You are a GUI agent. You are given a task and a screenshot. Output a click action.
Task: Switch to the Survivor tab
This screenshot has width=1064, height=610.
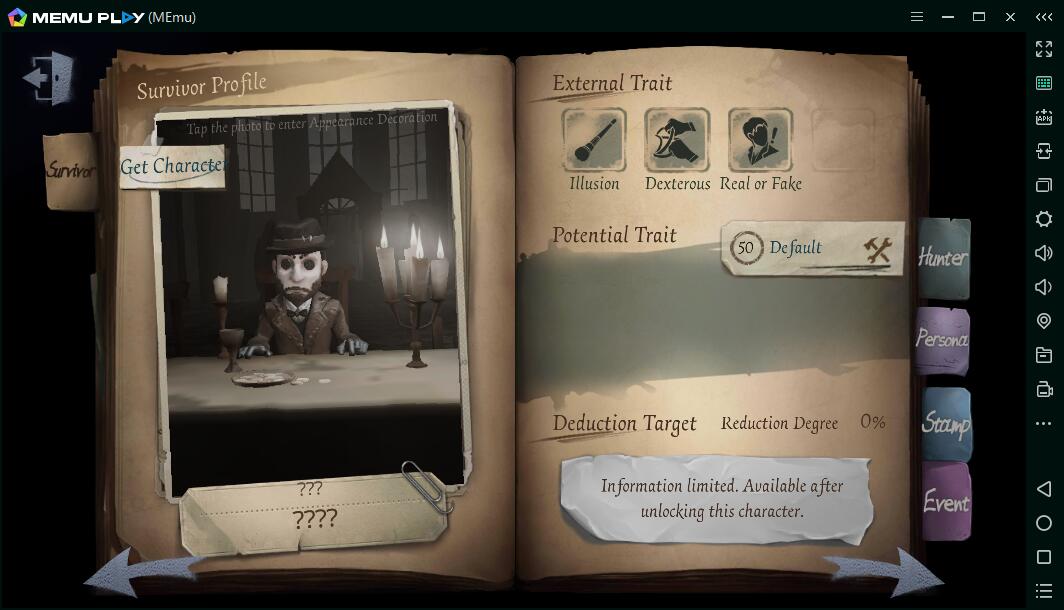coord(70,171)
